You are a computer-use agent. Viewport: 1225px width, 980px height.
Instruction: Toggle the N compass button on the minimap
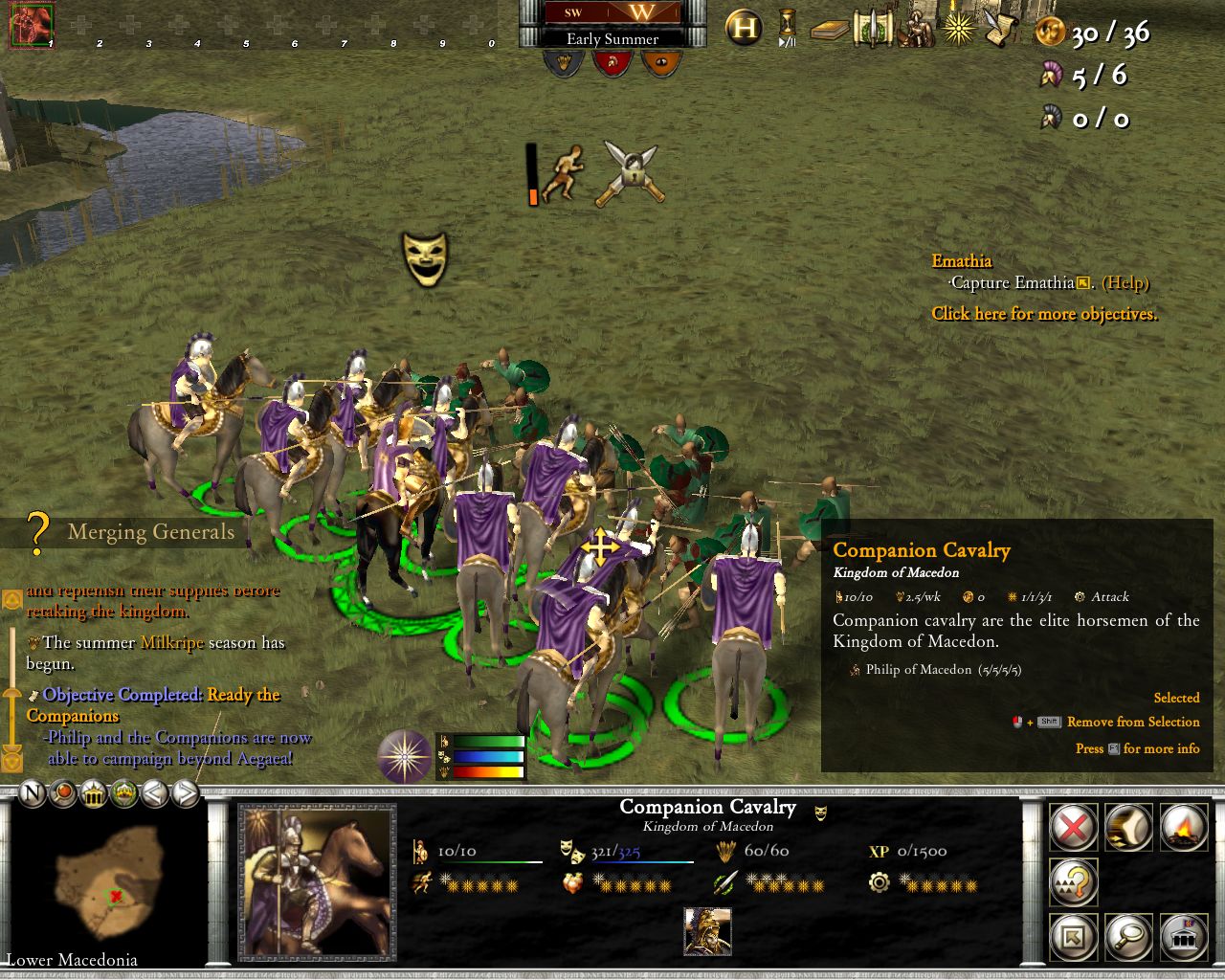(32, 794)
